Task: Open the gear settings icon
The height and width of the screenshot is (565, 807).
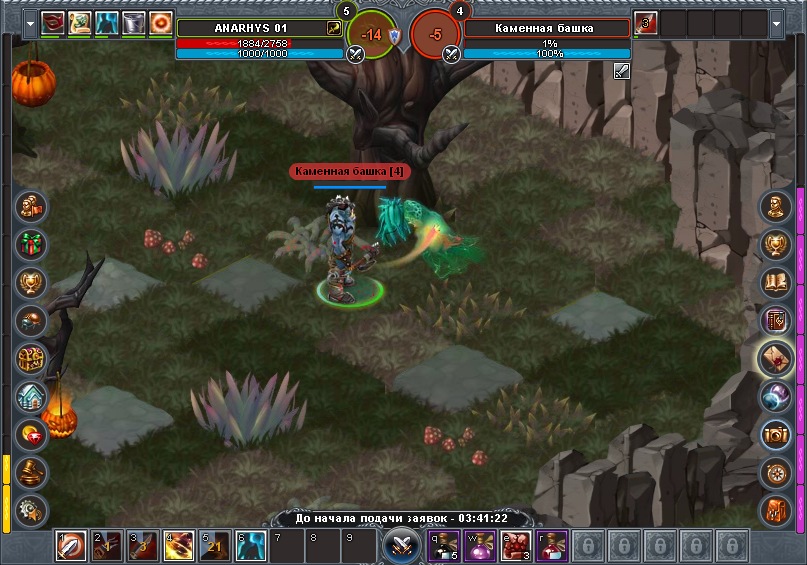Action: click(x=31, y=508)
